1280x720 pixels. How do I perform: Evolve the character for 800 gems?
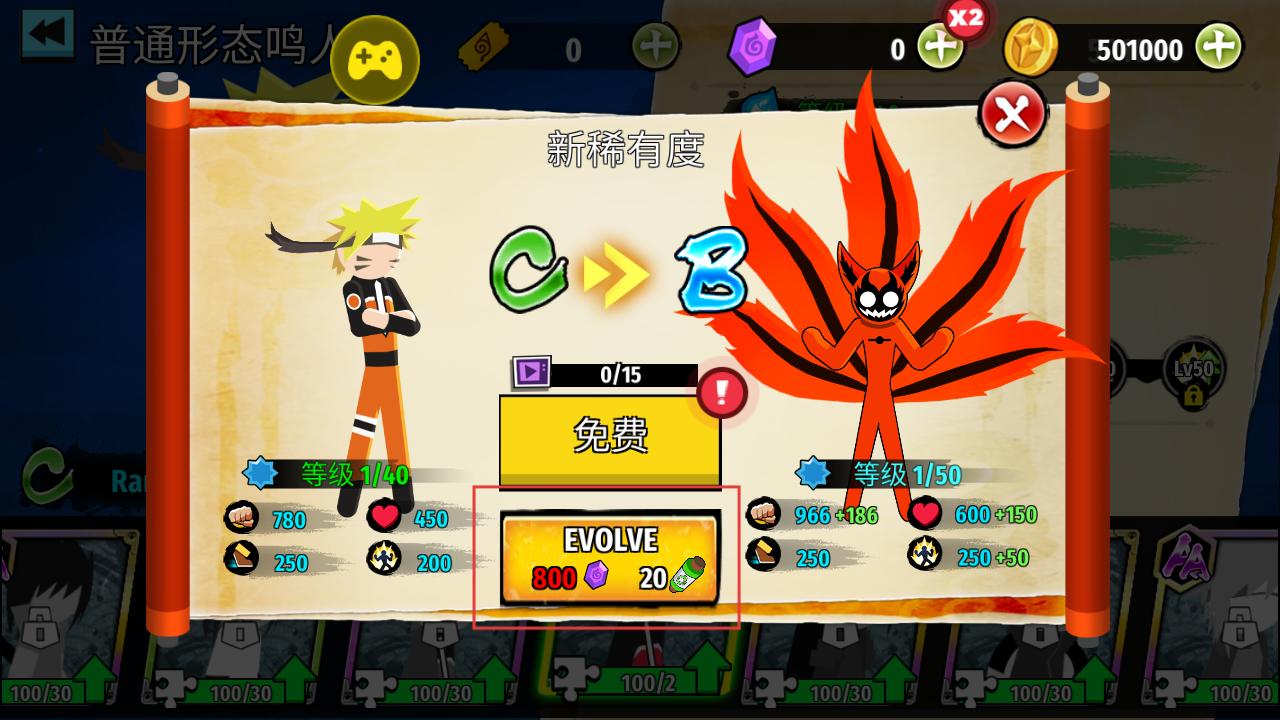tap(610, 558)
